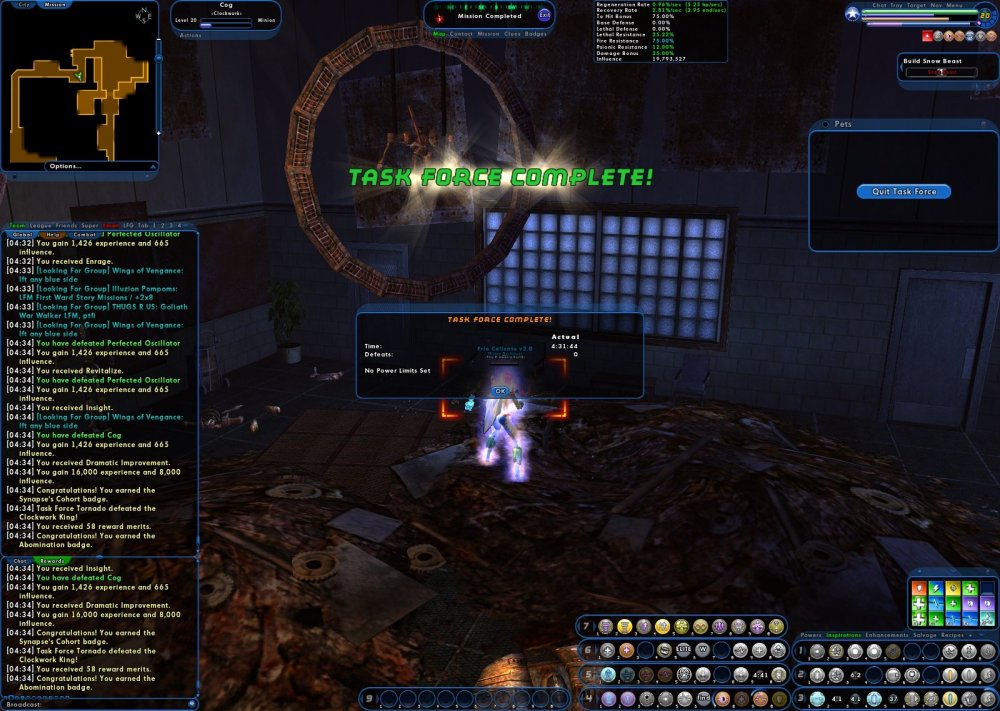The width and height of the screenshot is (1000, 711).
Task: Show the Clues navigation tab
Action: click(512, 33)
